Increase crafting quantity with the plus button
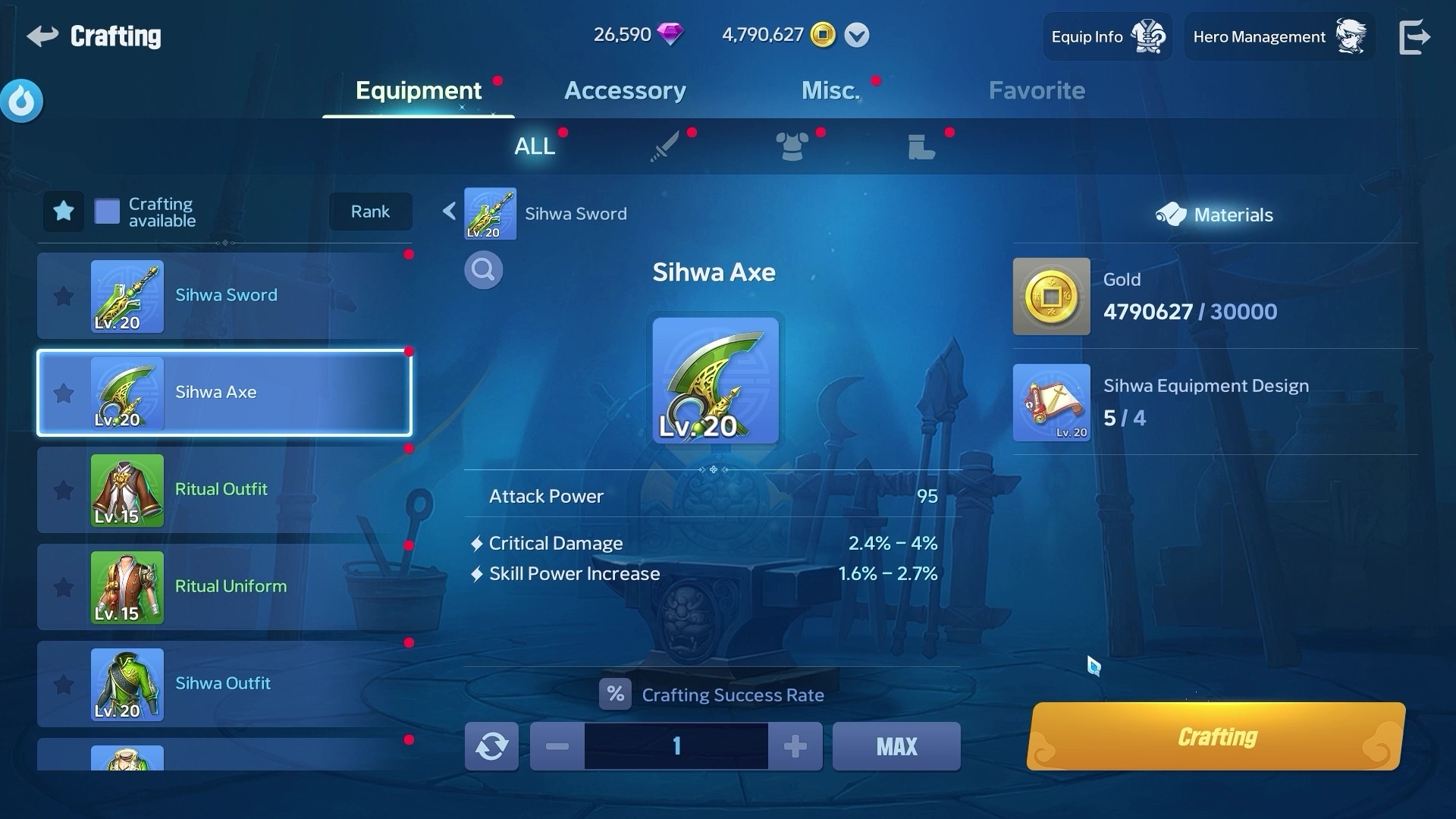This screenshot has height=819, width=1456. (x=795, y=746)
